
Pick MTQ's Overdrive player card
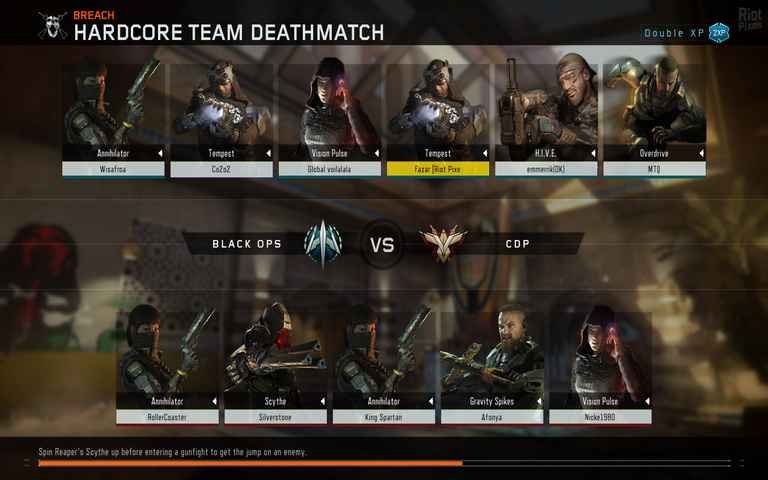pyautogui.click(x=654, y=120)
